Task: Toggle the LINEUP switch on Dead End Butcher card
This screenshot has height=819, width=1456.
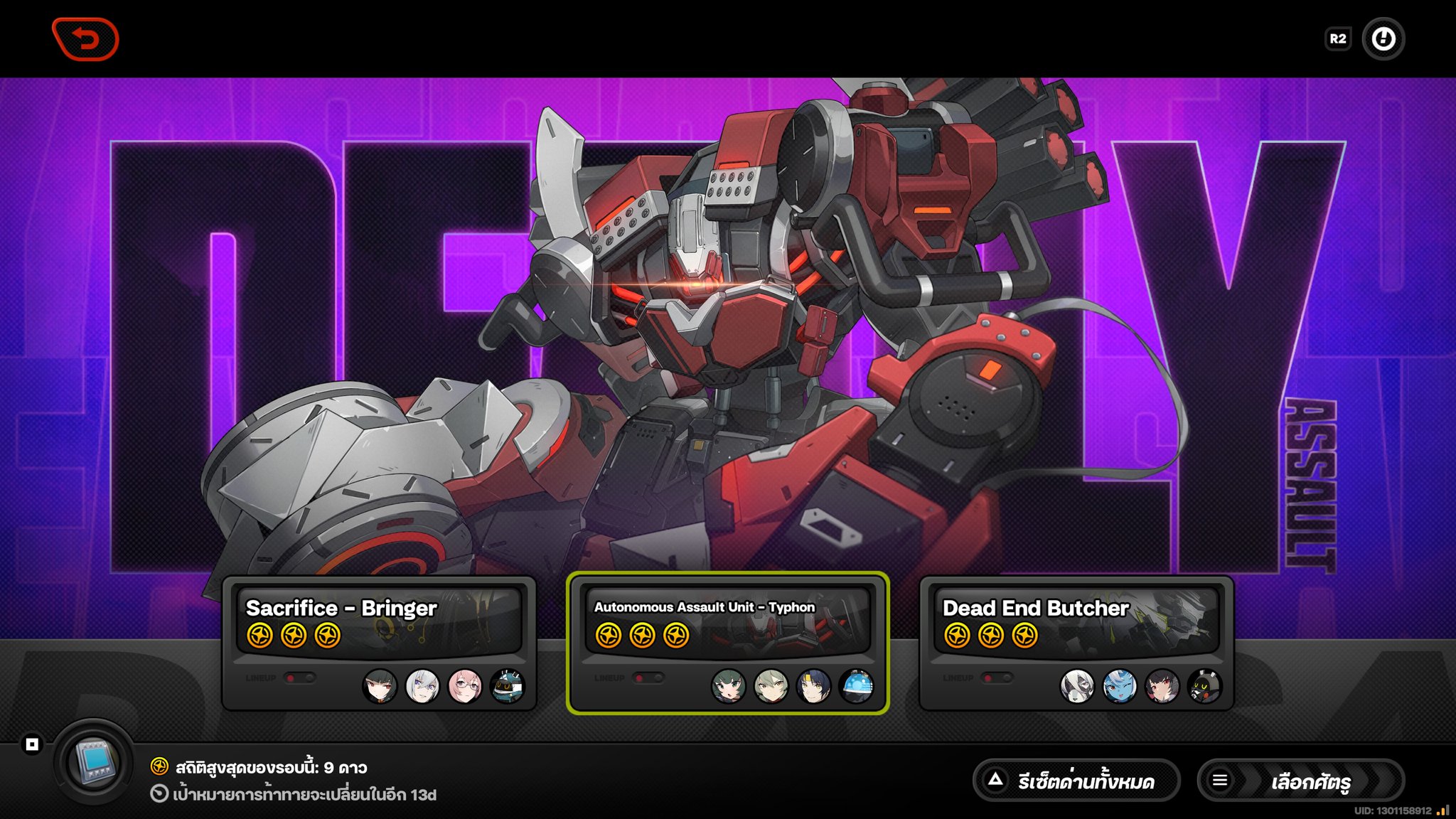Action: 998,678
